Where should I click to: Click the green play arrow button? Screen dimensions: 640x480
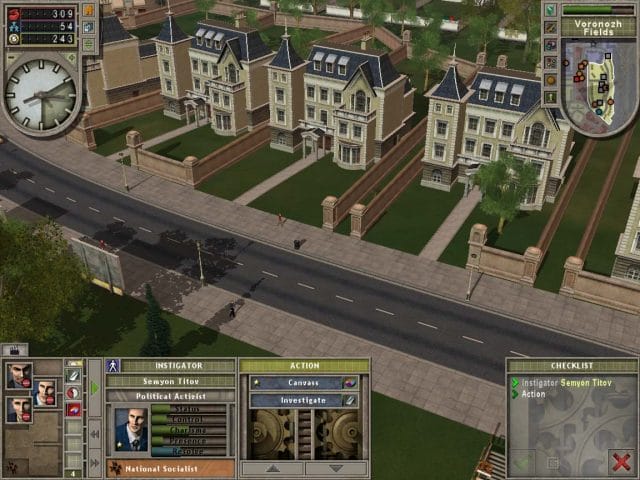[95, 388]
